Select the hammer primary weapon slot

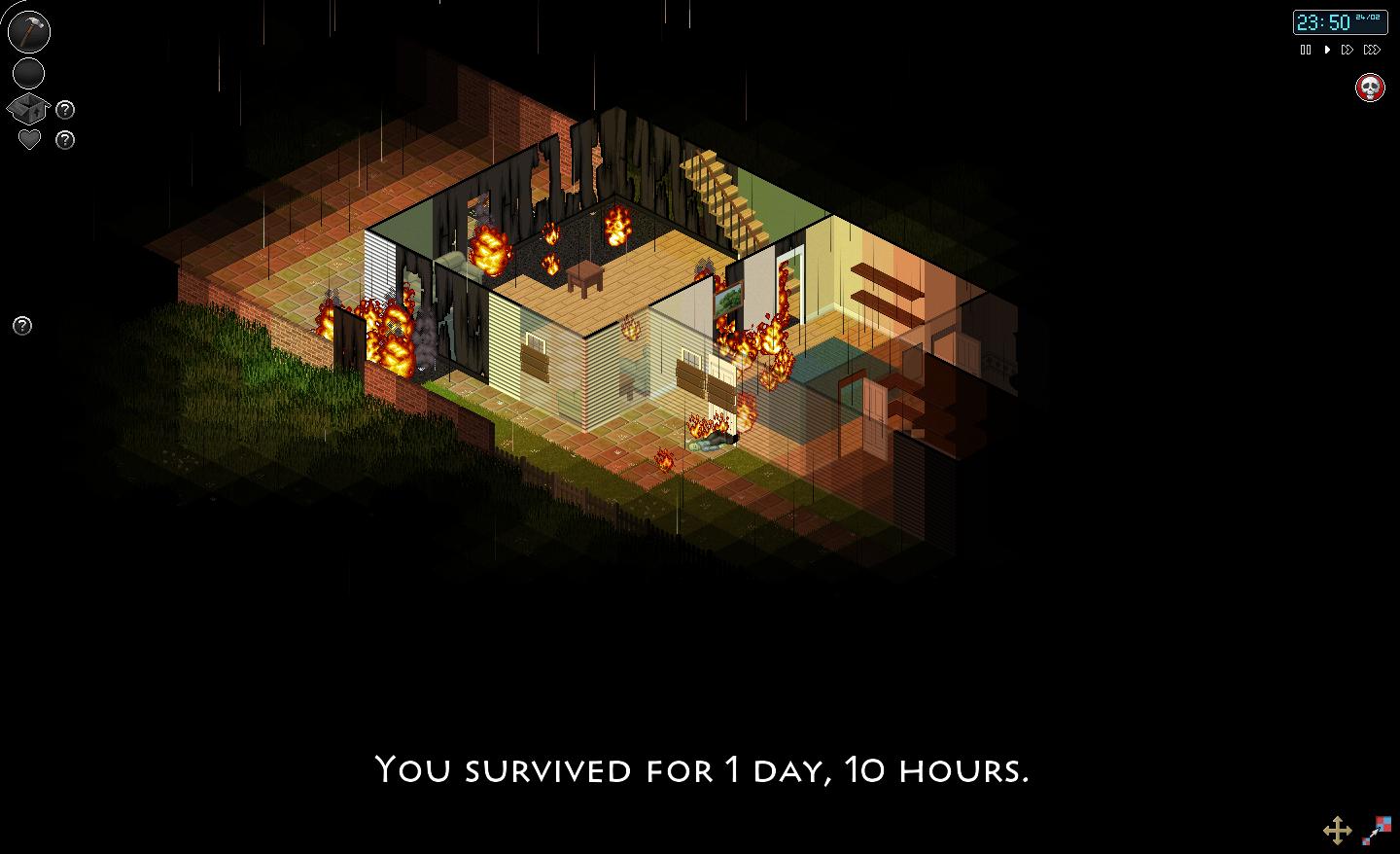coord(29,31)
